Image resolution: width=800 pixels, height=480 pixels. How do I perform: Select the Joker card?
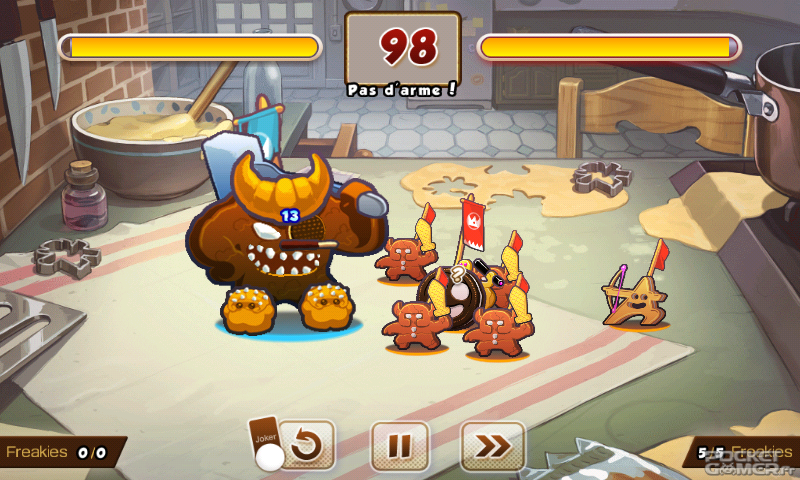(265, 438)
